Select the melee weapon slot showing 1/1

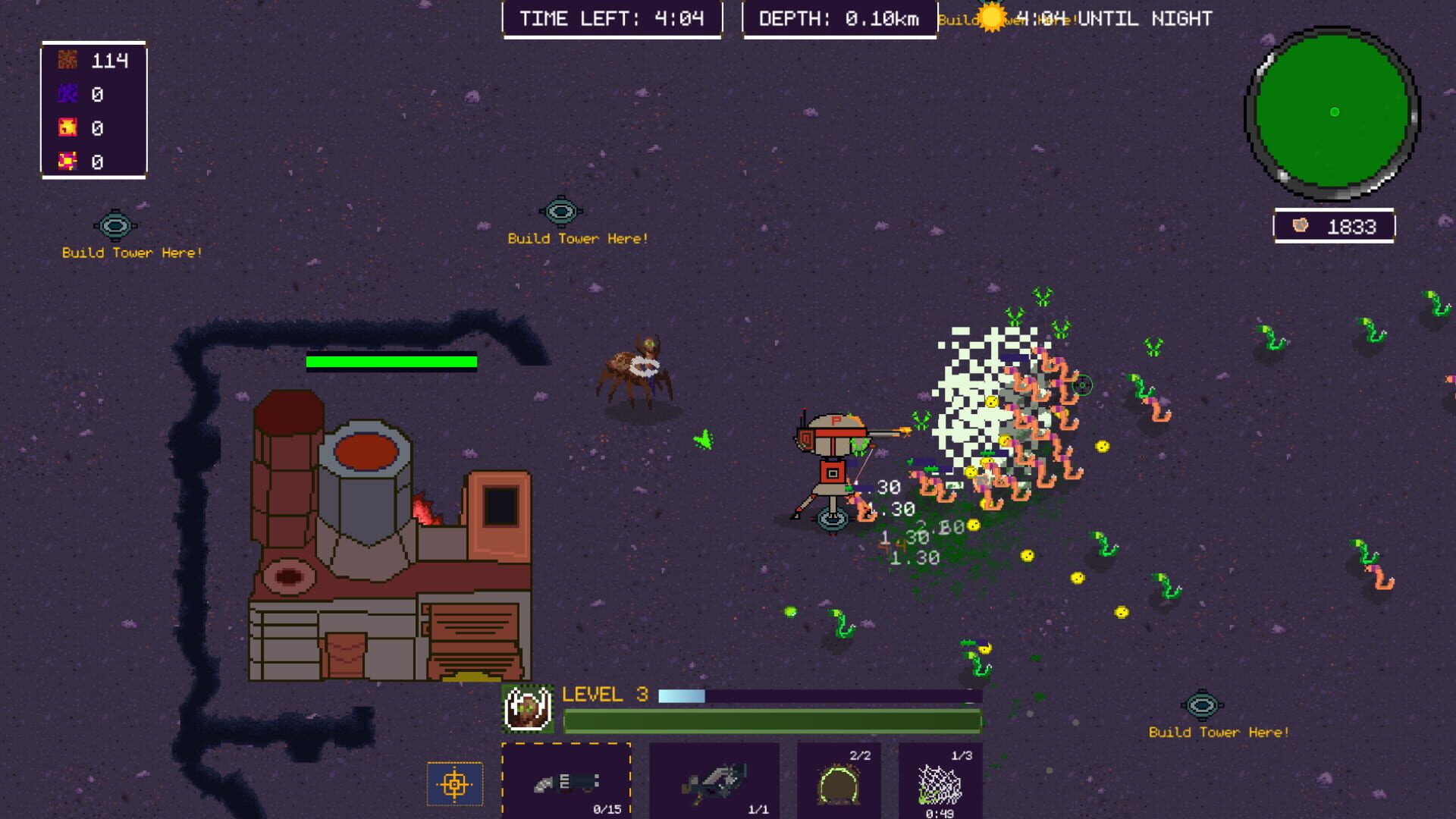coord(714,781)
